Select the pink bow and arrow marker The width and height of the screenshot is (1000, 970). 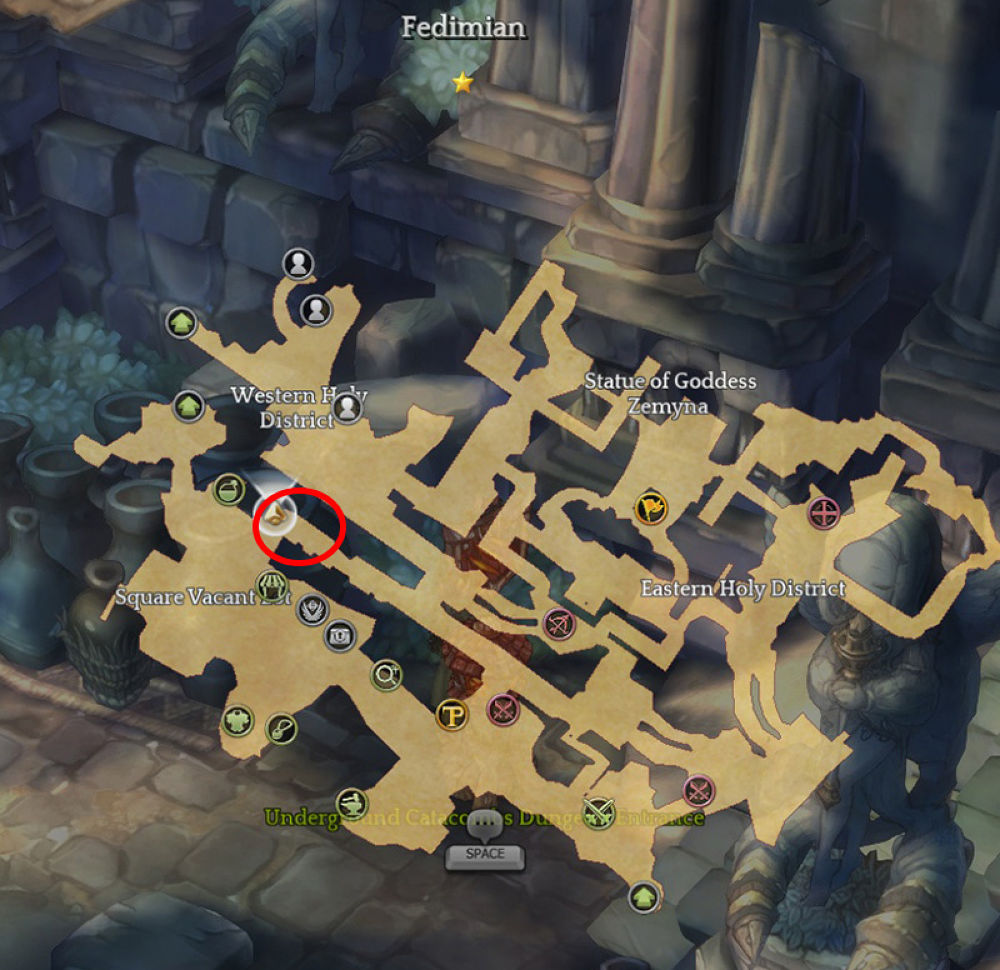(558, 625)
